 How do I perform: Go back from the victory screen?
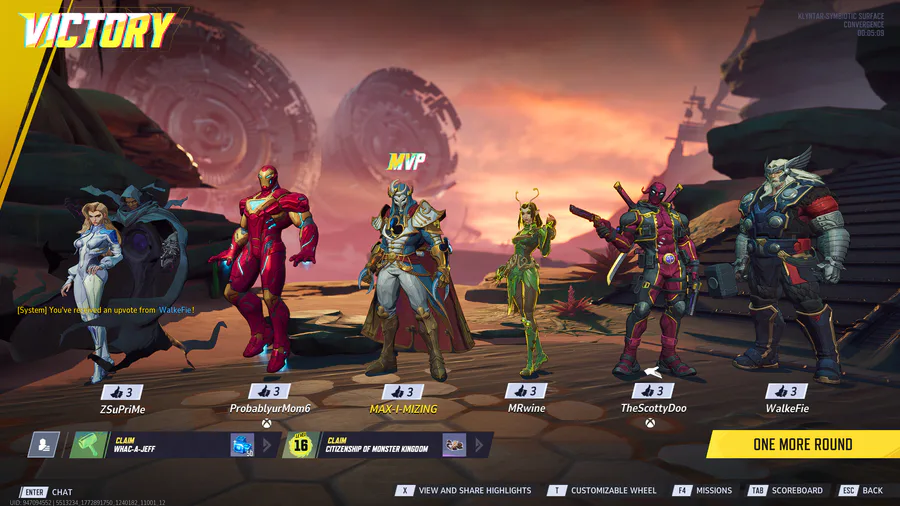[x=862, y=491]
